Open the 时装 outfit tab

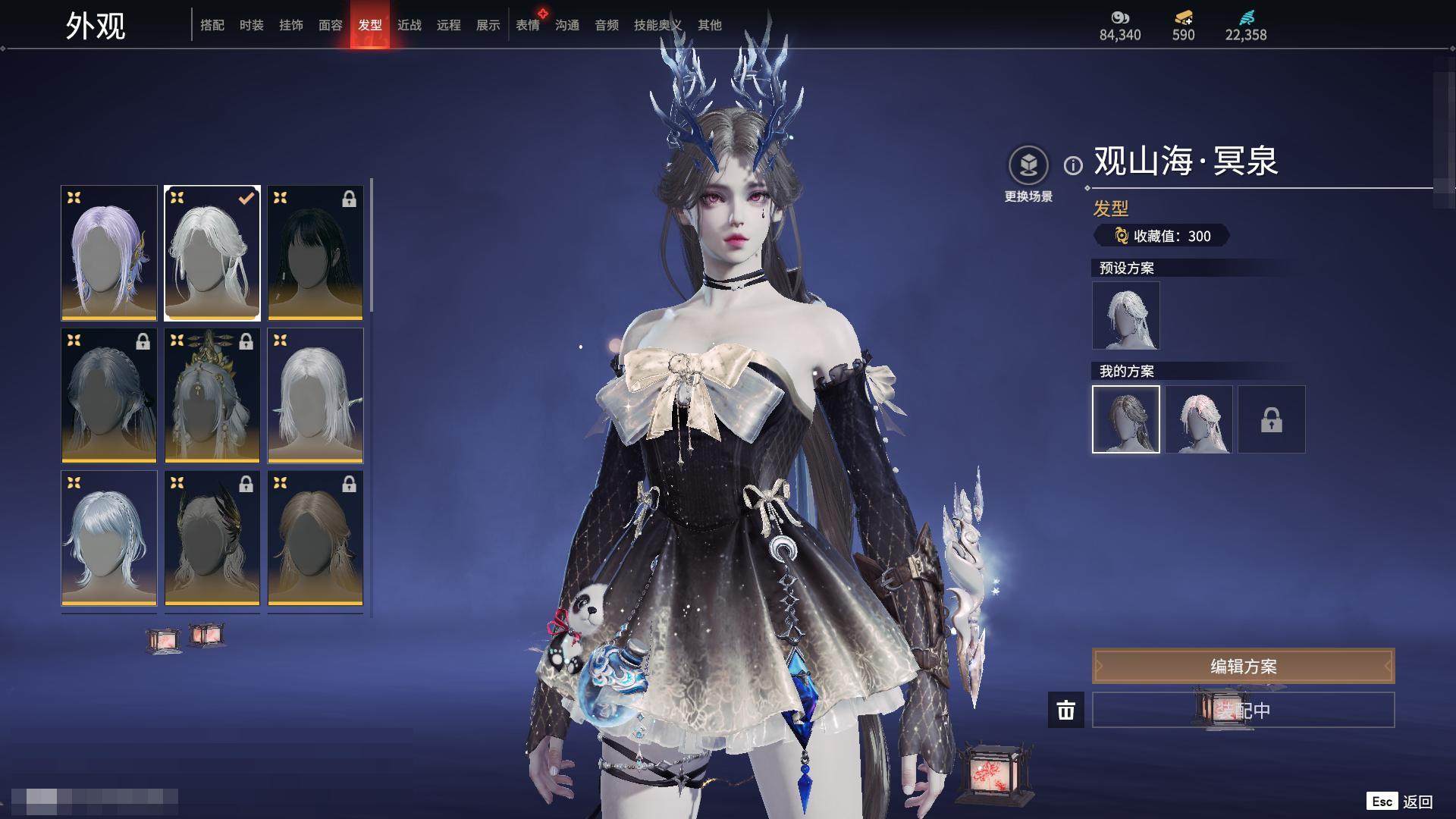pos(252,26)
